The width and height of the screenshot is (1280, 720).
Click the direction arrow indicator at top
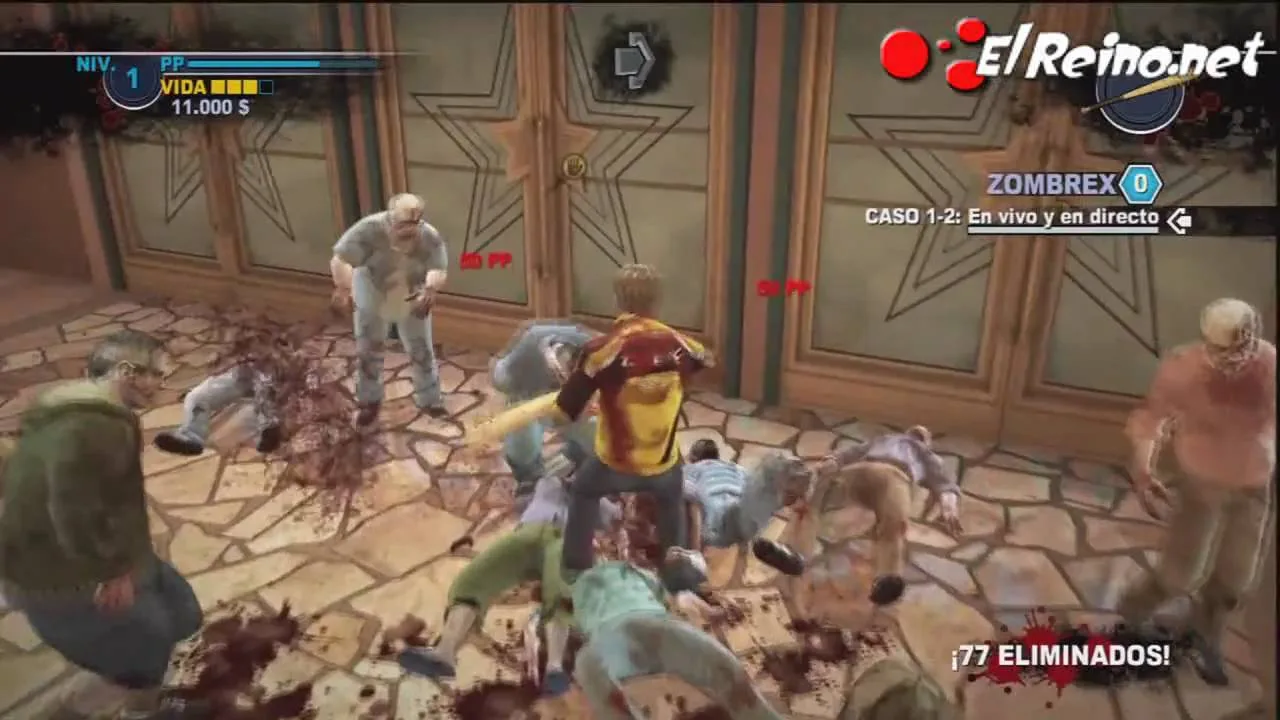633,60
